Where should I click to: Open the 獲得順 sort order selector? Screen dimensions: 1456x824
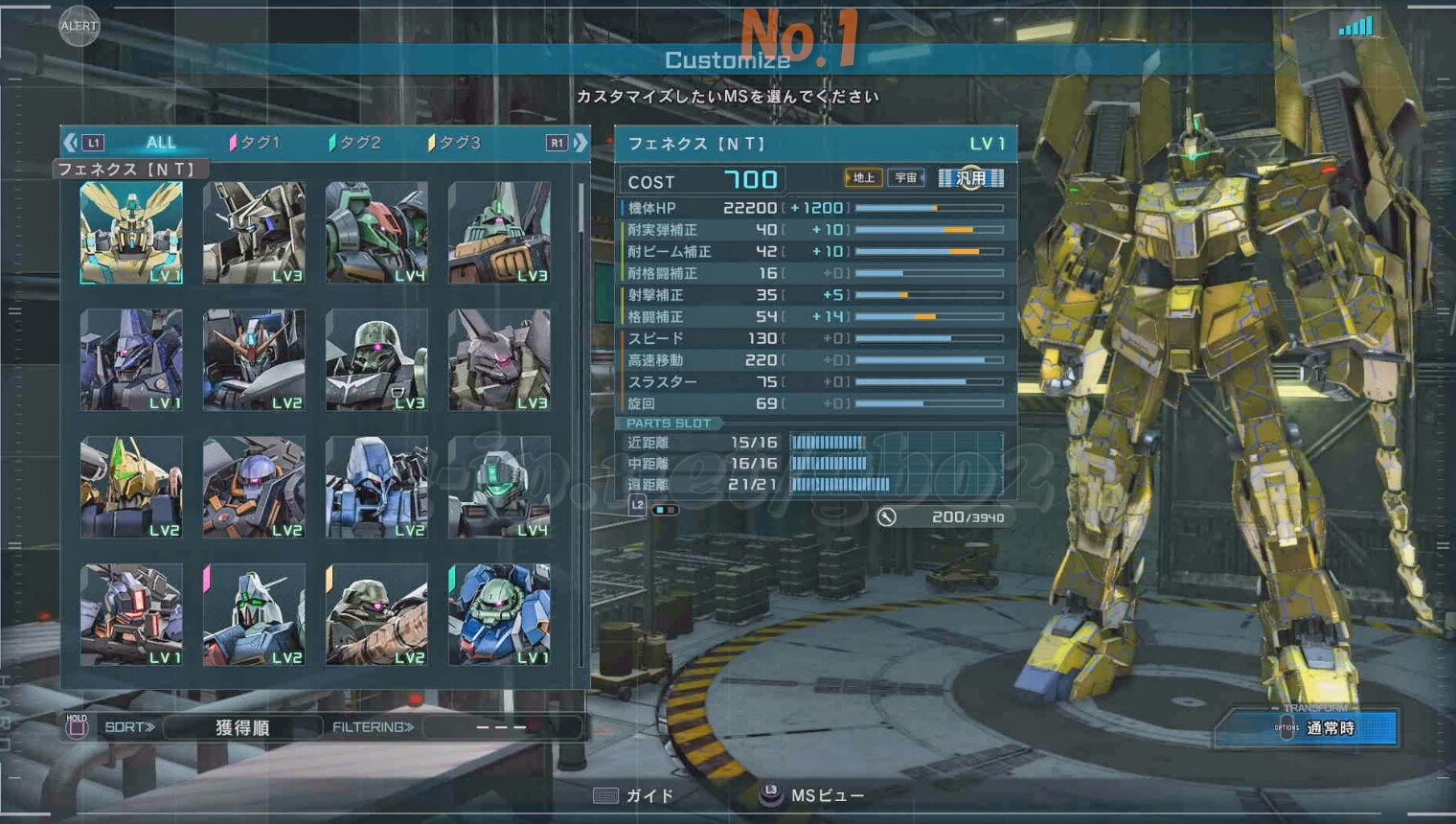point(242,727)
